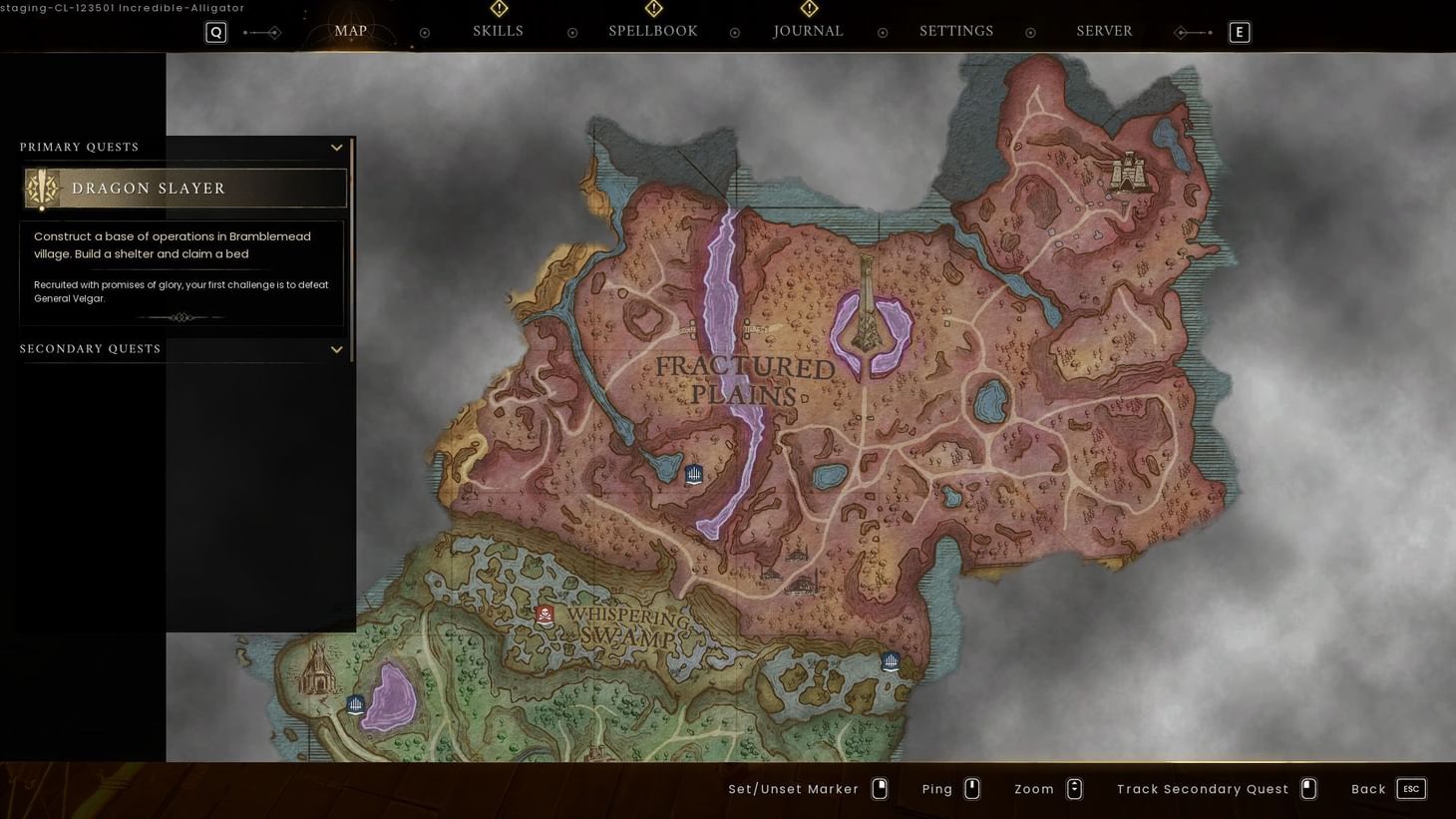Click the notification badge above JOURNAL
The width and height of the screenshot is (1456, 819).
tap(808, 8)
